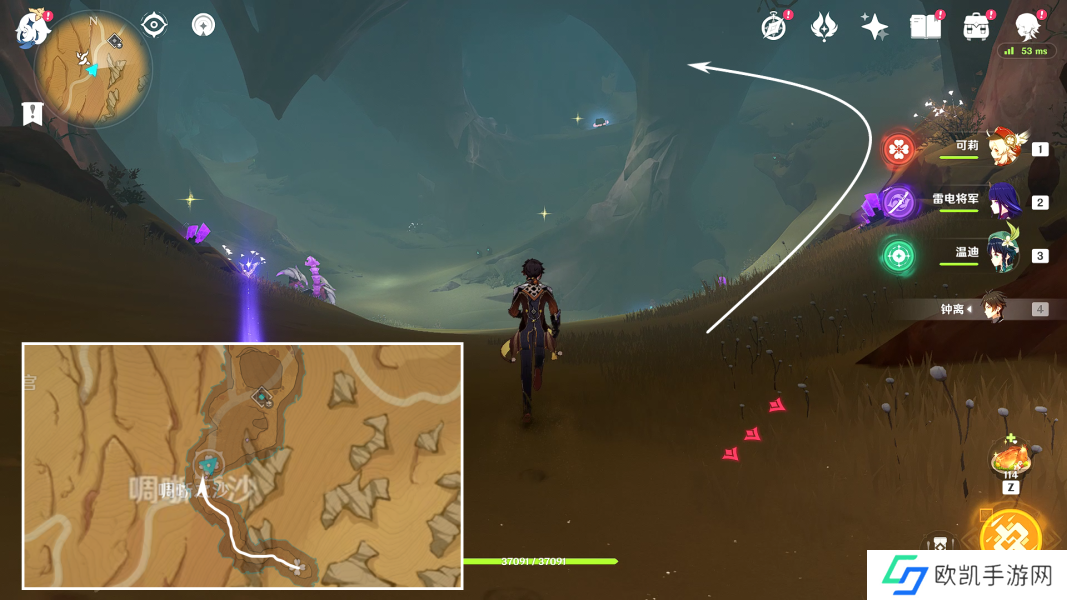The height and width of the screenshot is (600, 1067).
Task: Switch to party member 温迪
Action: (x=1000, y=254)
